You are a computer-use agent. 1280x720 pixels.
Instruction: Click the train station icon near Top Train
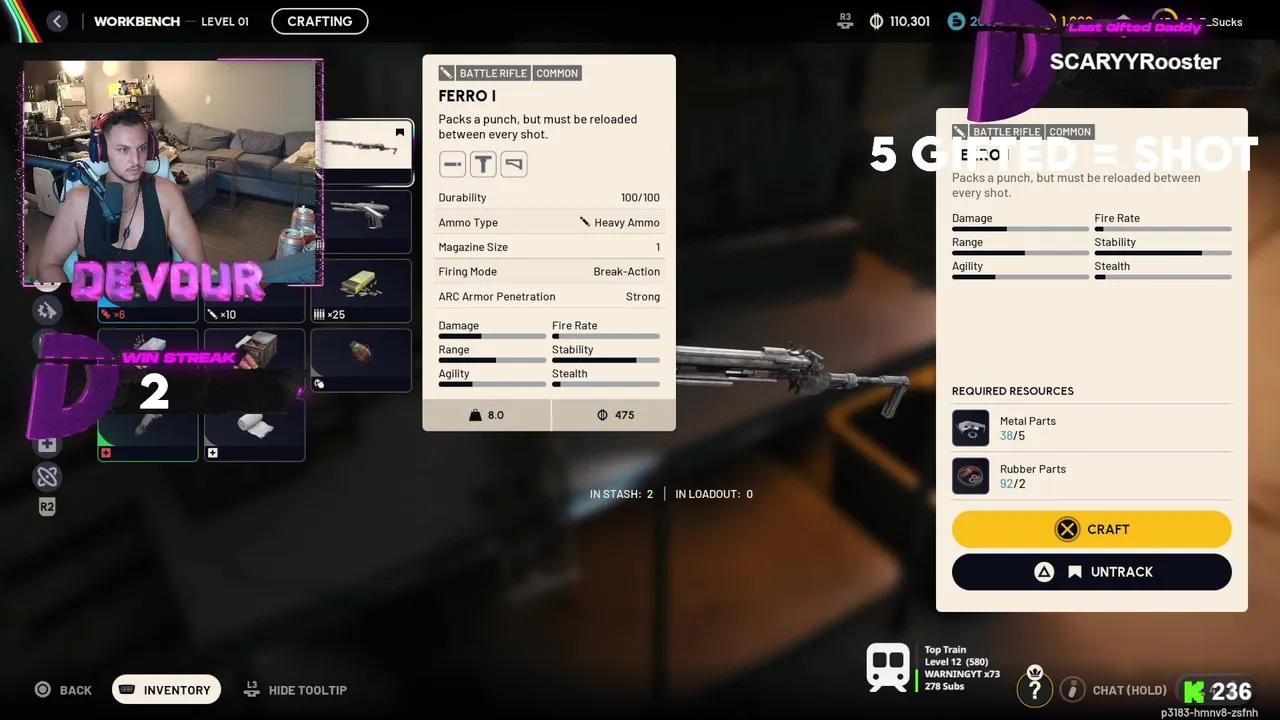pos(888,666)
